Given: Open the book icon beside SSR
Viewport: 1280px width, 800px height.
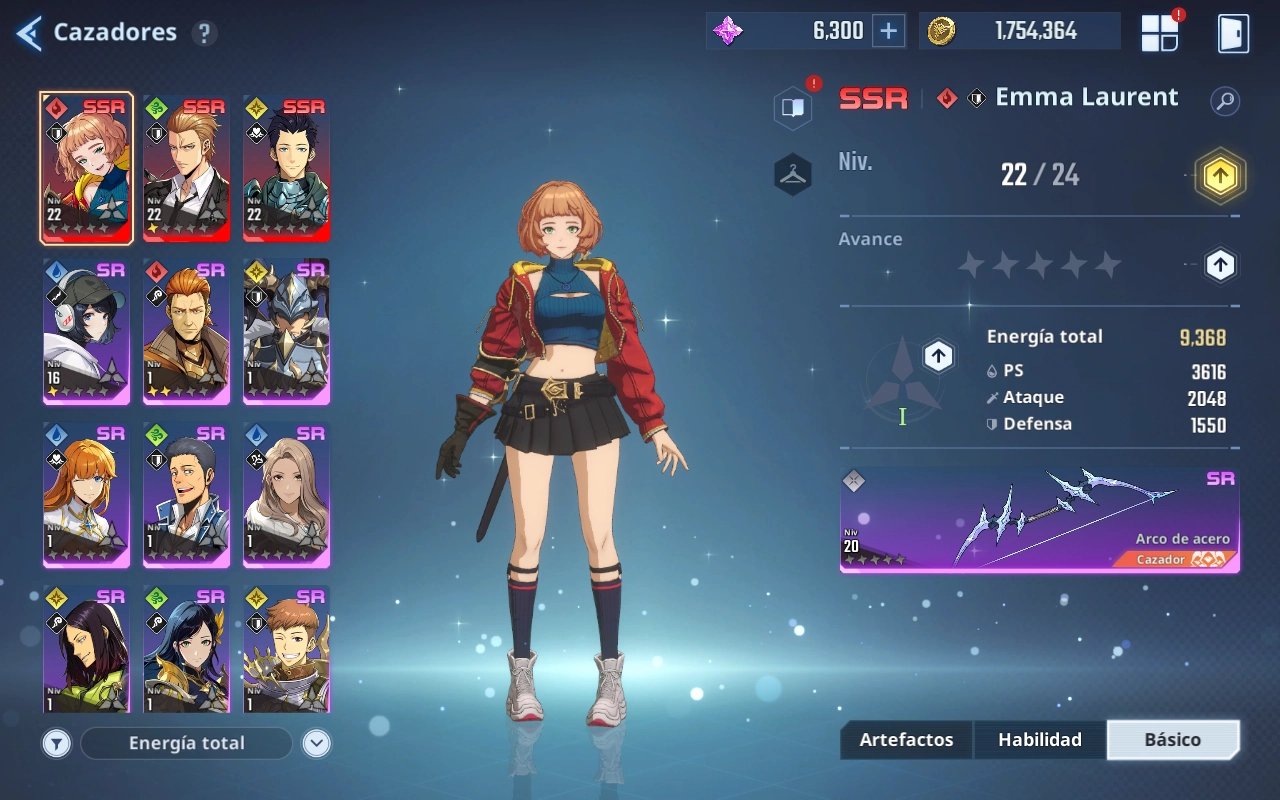Looking at the screenshot, I should point(793,108).
